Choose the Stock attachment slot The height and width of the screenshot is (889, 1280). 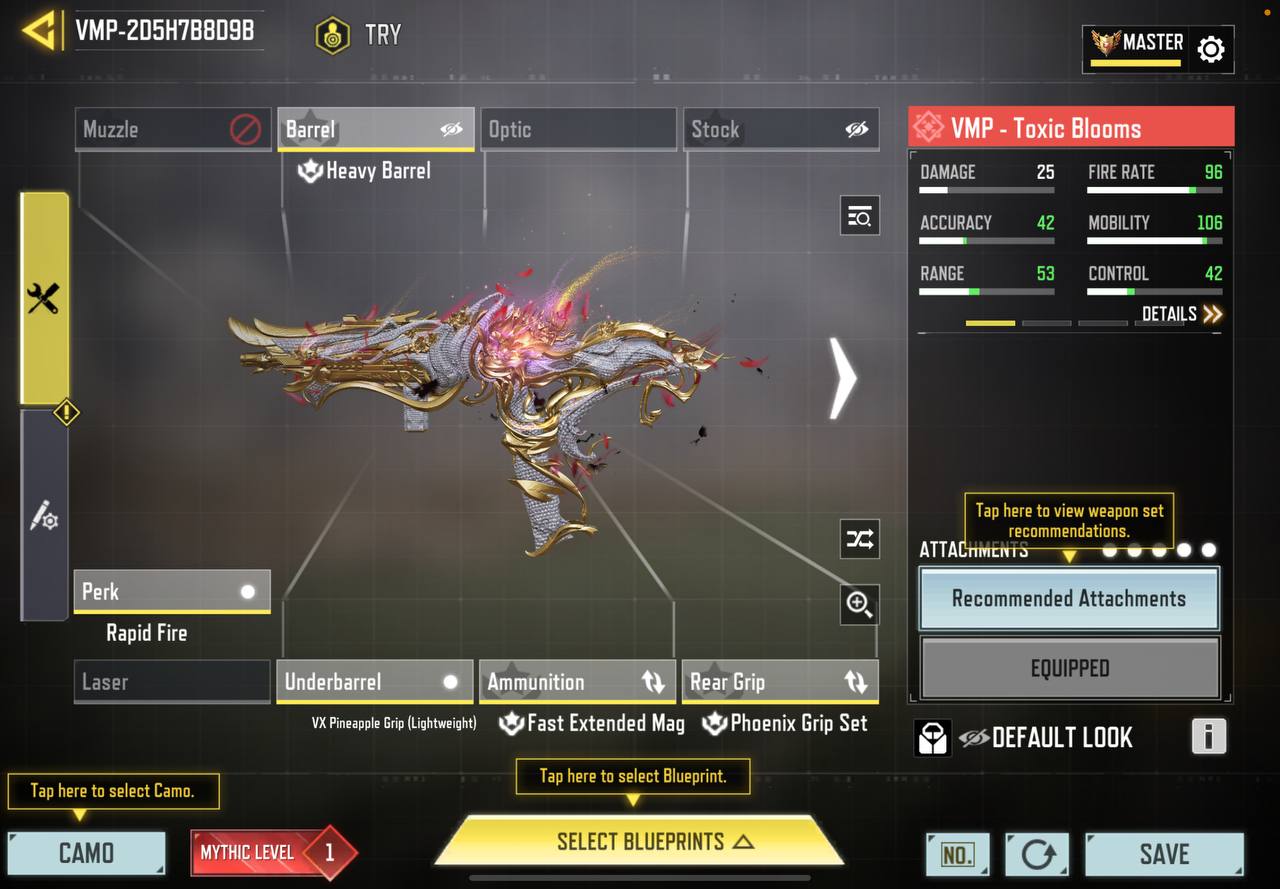[780, 129]
